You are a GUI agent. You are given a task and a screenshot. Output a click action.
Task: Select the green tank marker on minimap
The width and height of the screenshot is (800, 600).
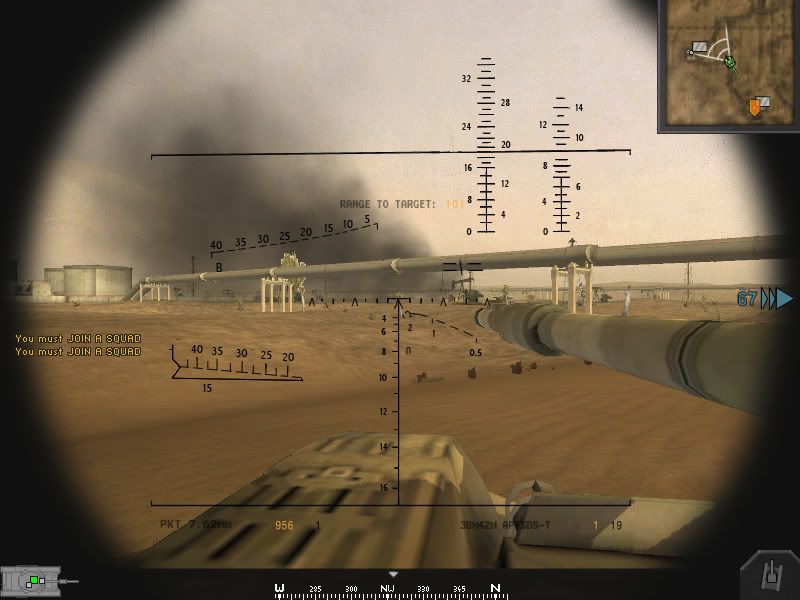pyautogui.click(x=731, y=63)
